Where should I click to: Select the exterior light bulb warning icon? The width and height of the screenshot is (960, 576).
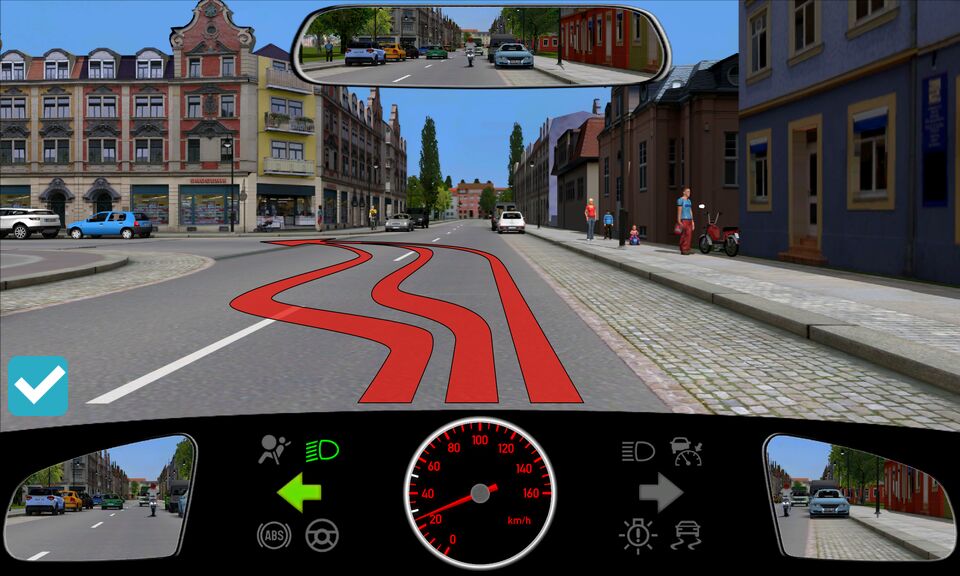[637, 535]
